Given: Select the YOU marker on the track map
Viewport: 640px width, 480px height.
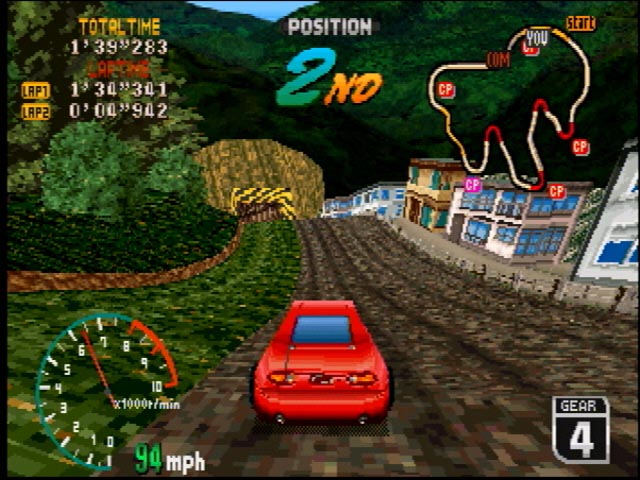Looking at the screenshot, I should [537, 37].
